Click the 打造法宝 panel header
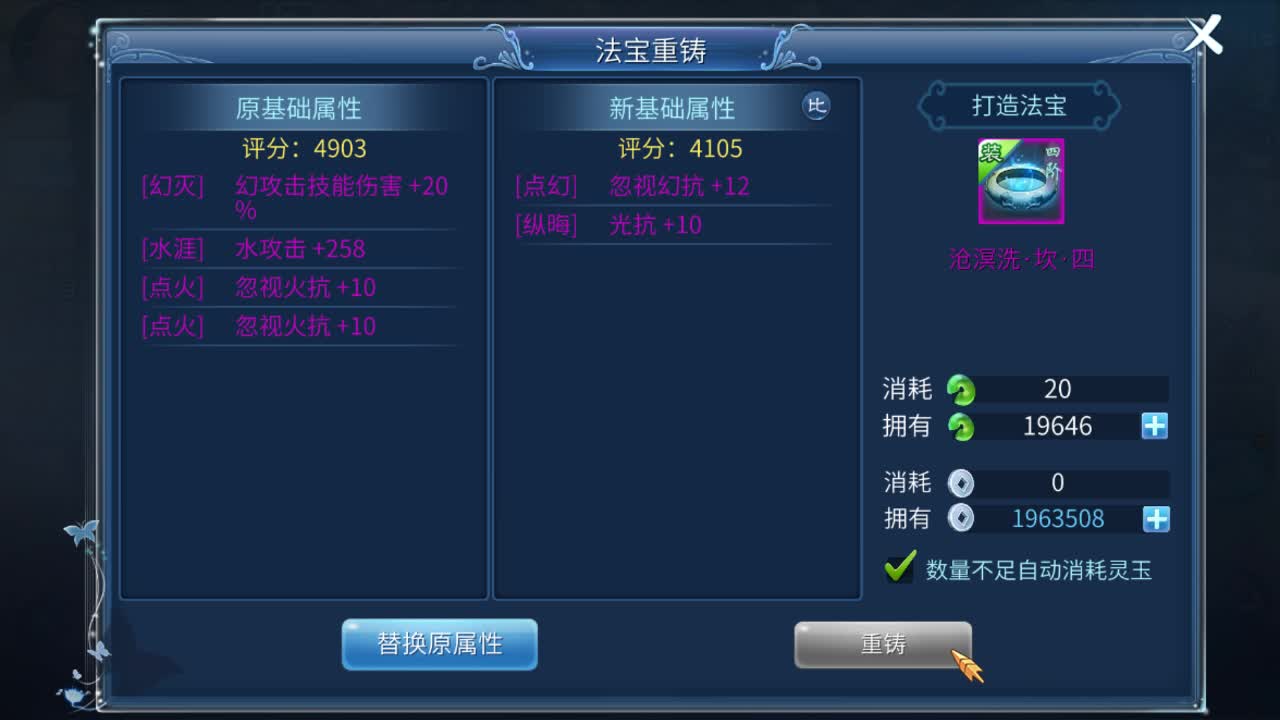 [1020, 107]
